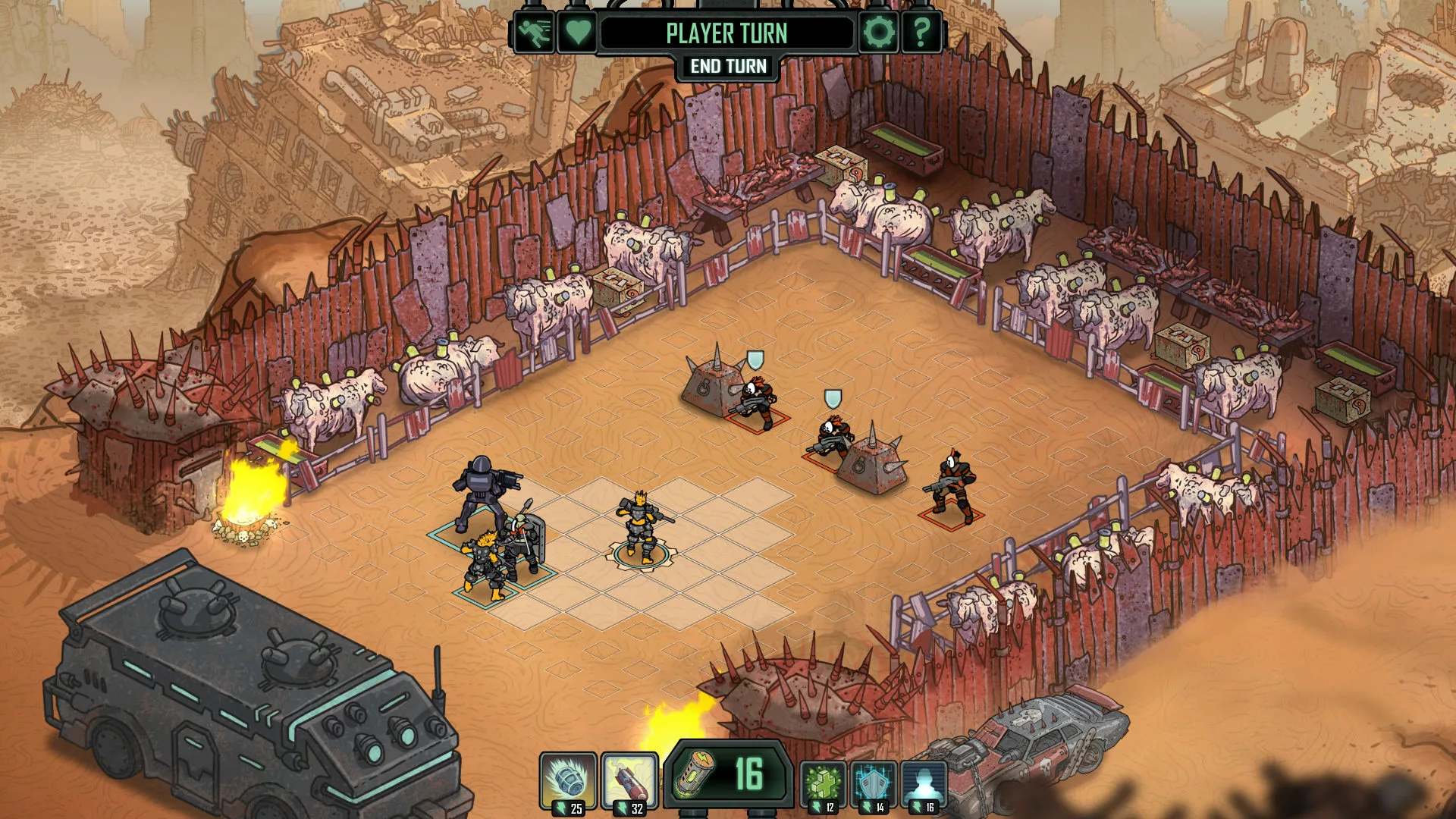Select the large dark mech unit
1456x819 pixels.
coord(481,493)
